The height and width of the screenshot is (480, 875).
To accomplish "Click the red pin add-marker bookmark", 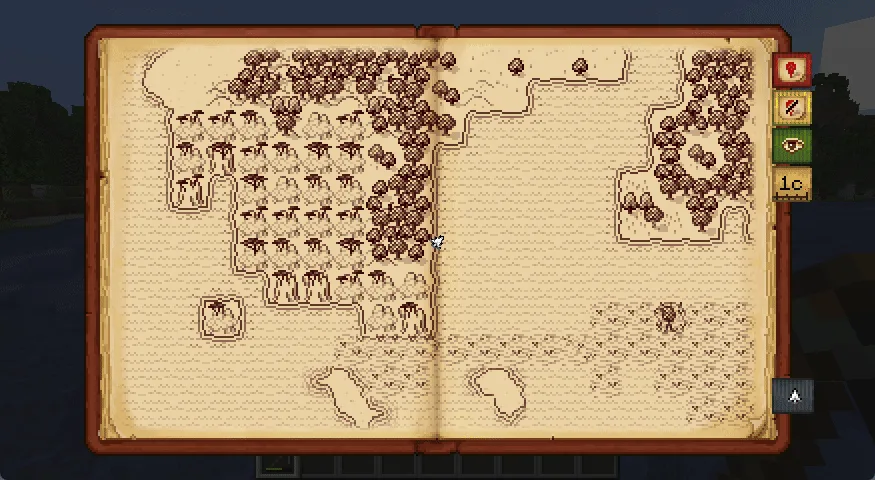I will coord(791,70).
